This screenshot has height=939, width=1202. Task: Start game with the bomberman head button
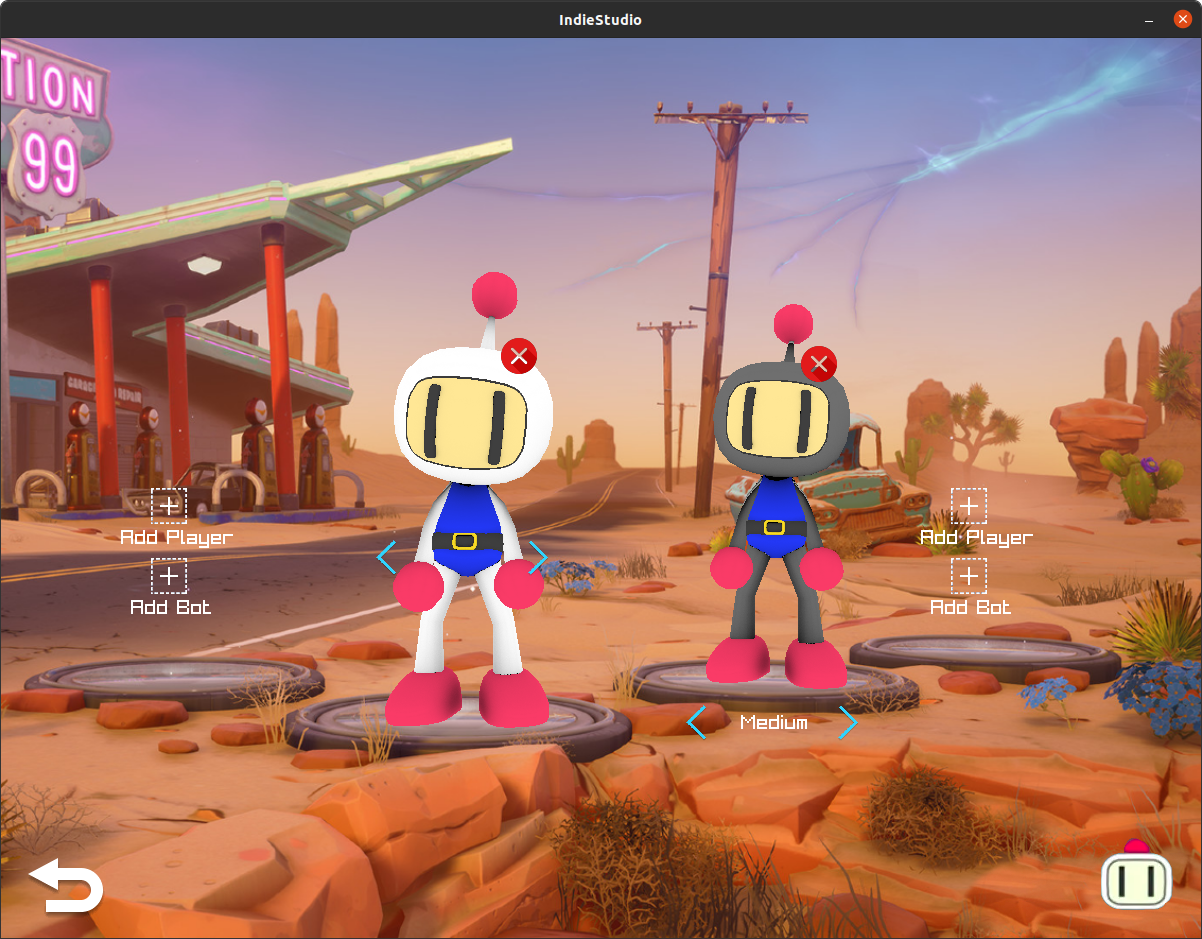[x=1136, y=877]
